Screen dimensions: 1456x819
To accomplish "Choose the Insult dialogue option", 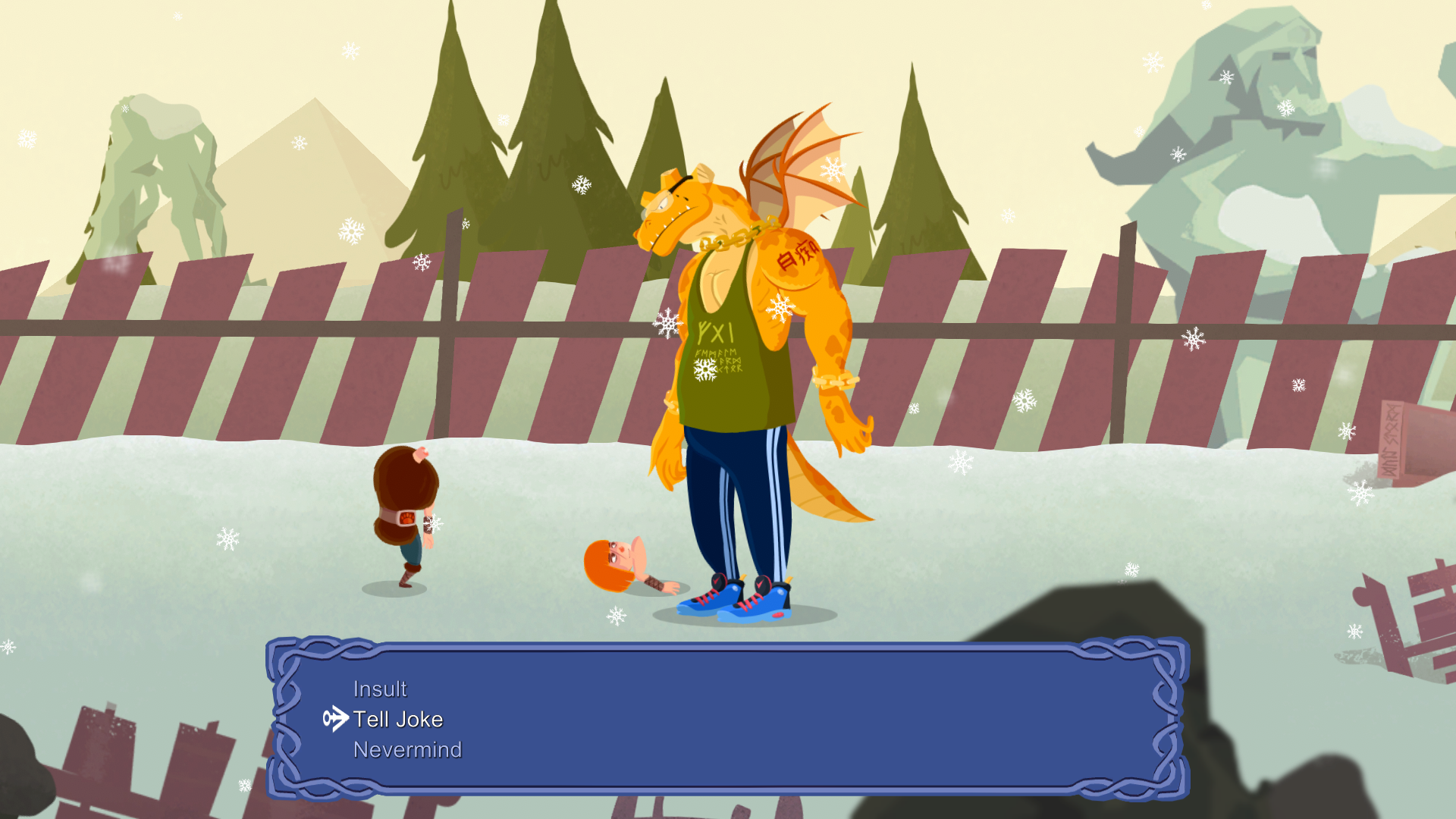I will pos(380,689).
